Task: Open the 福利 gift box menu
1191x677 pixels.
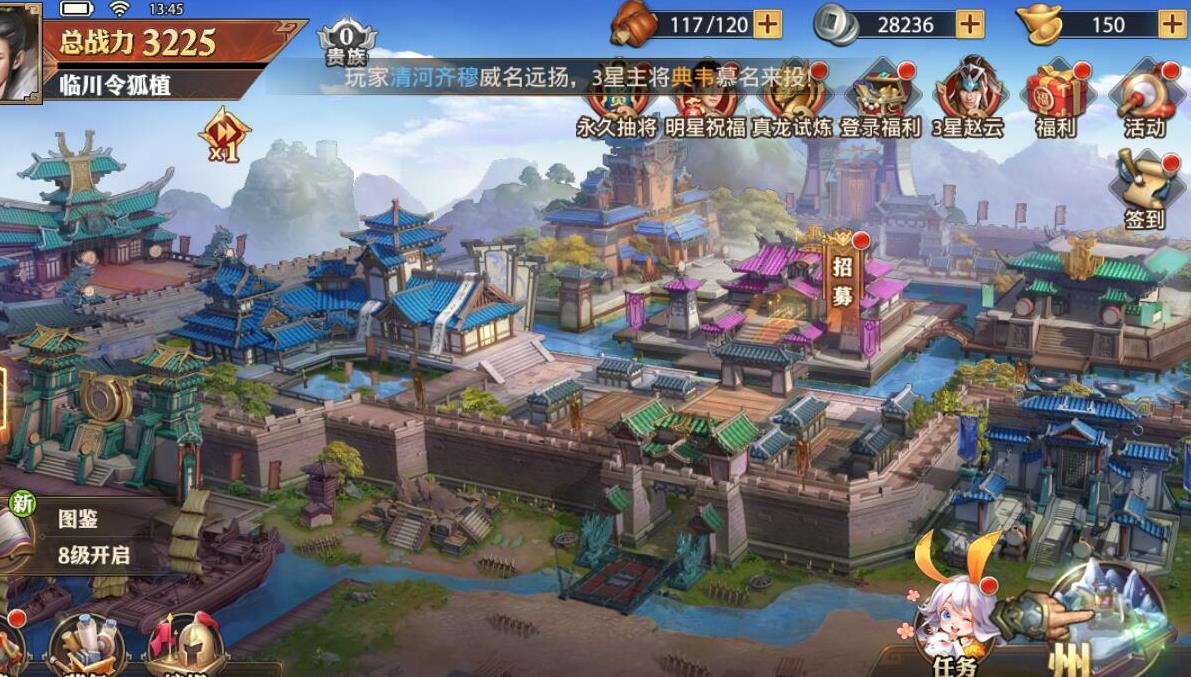Action: 1056,98
